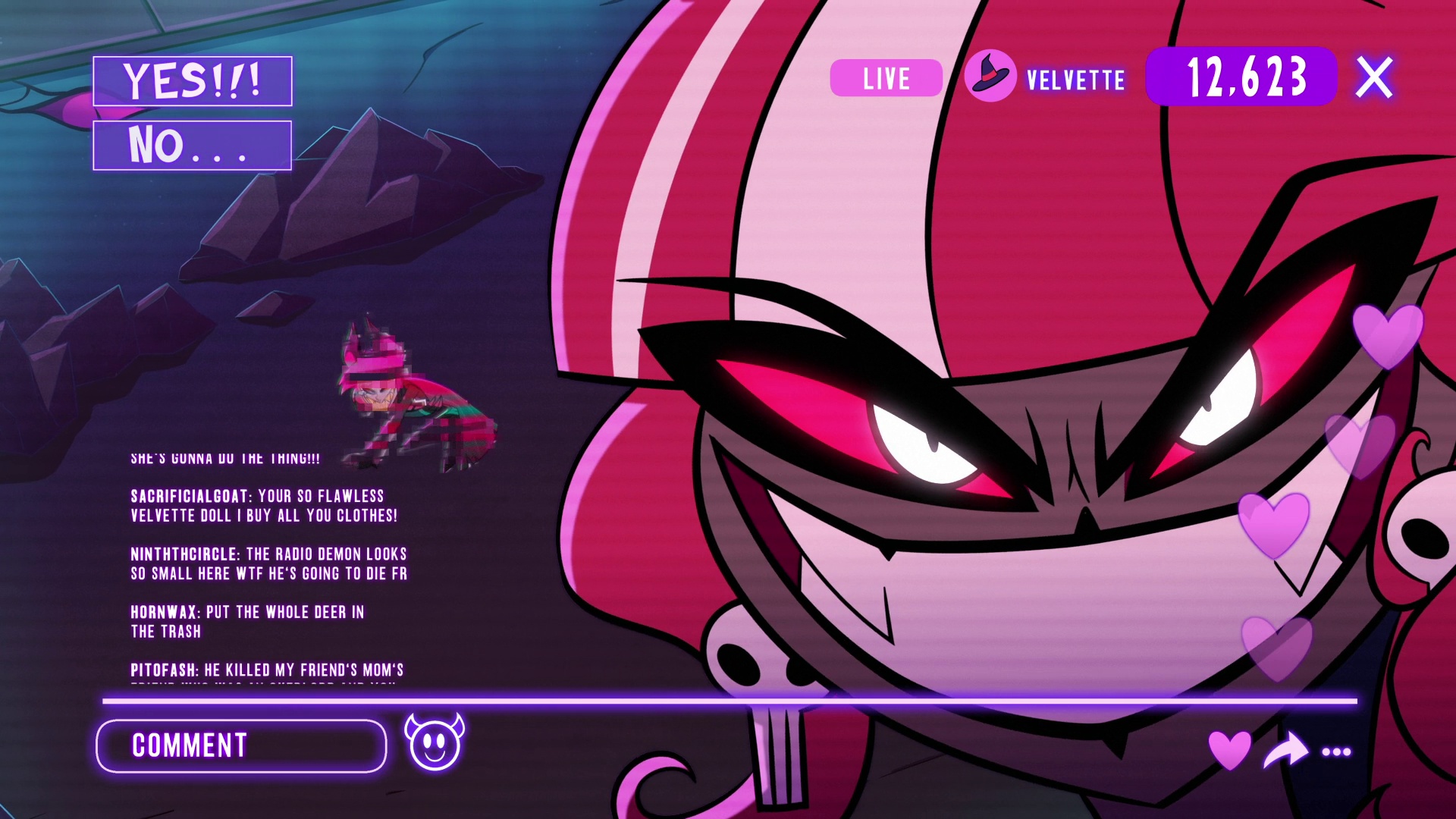Select Hornwax's chat comment
The image size is (1456, 819).
click(247, 621)
